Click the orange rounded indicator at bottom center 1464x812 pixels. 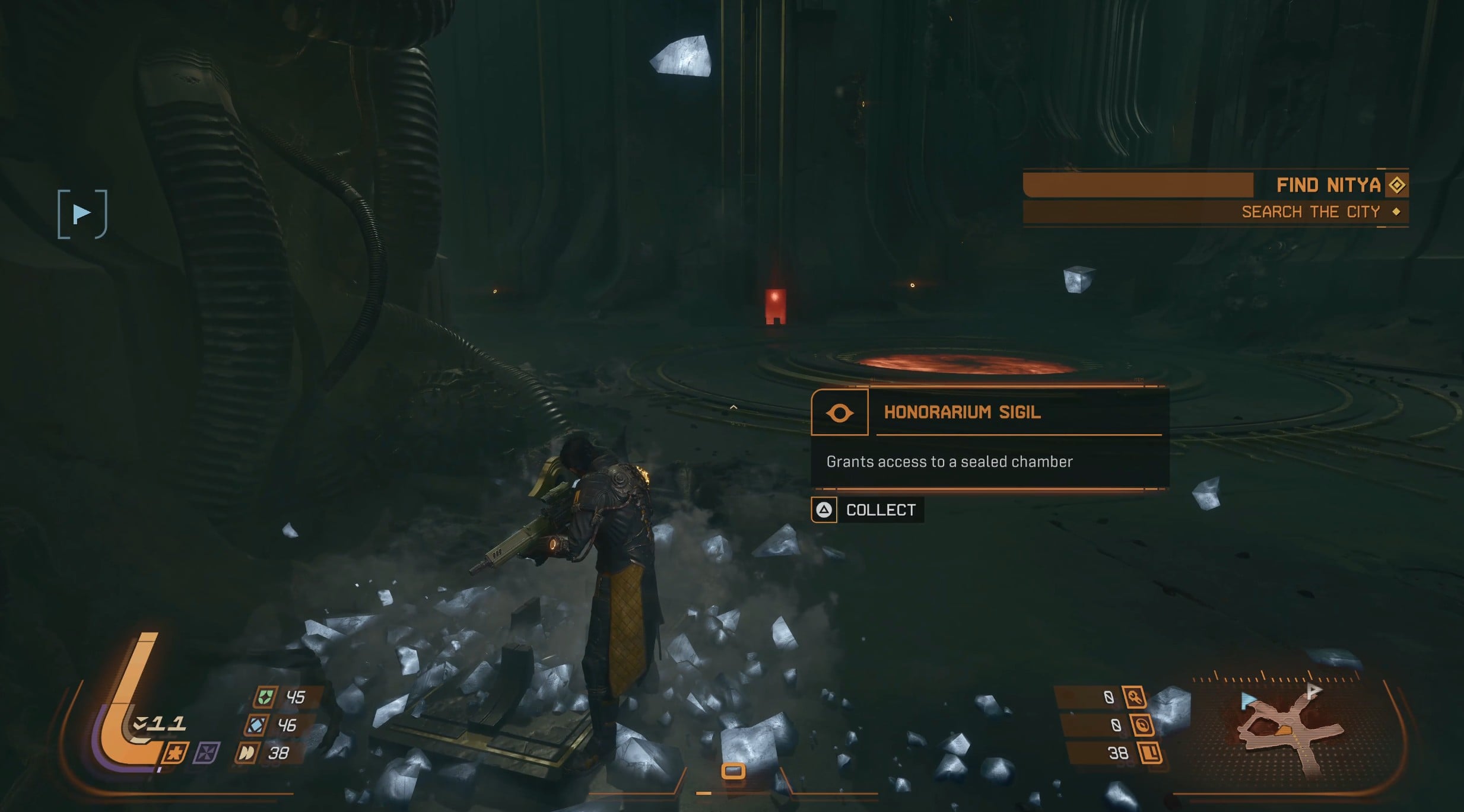point(733,771)
